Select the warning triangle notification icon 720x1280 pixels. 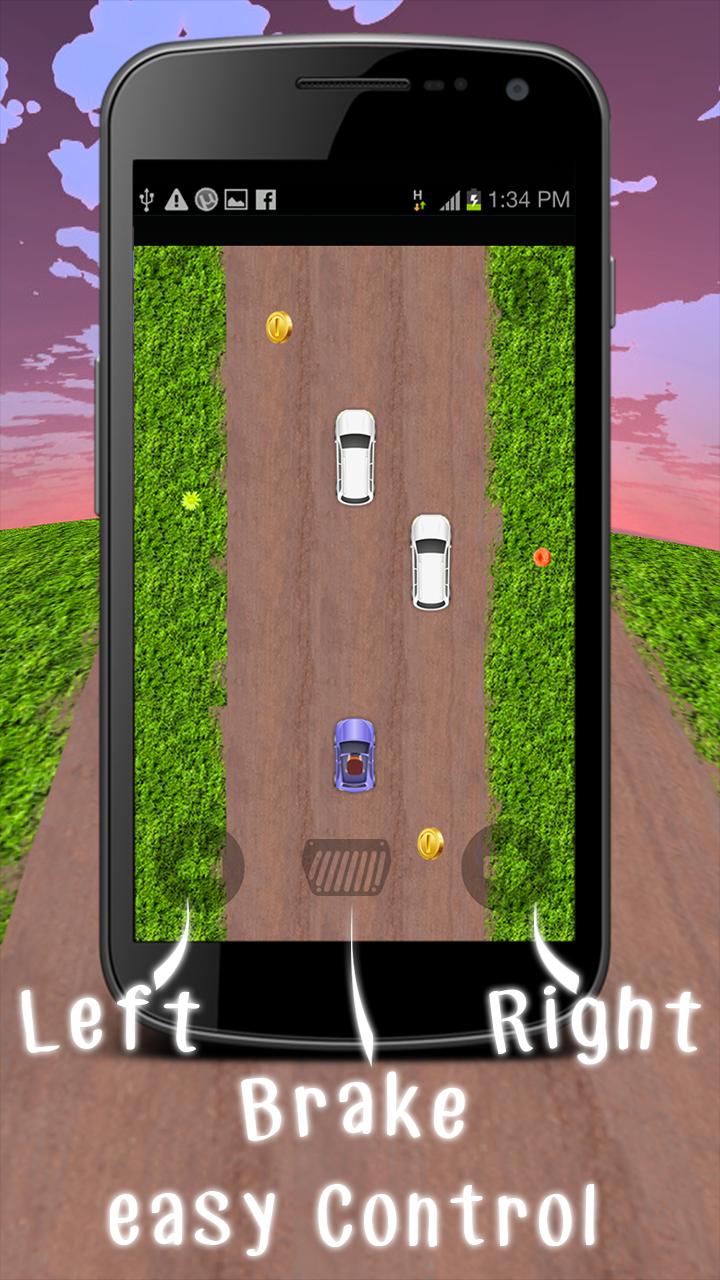(x=176, y=199)
